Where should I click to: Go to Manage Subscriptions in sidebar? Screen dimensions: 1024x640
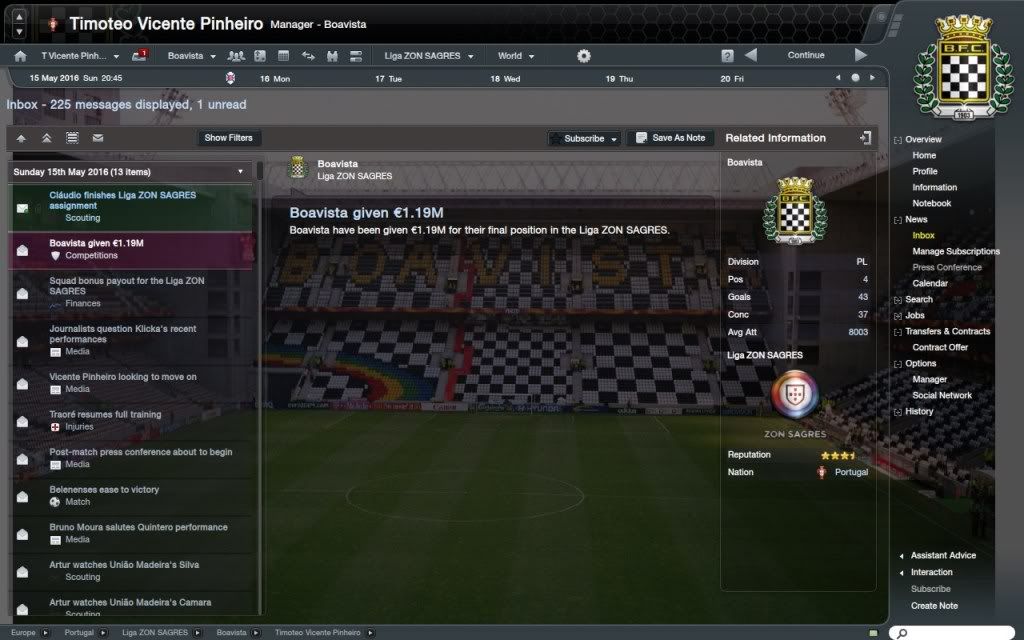click(x=955, y=252)
